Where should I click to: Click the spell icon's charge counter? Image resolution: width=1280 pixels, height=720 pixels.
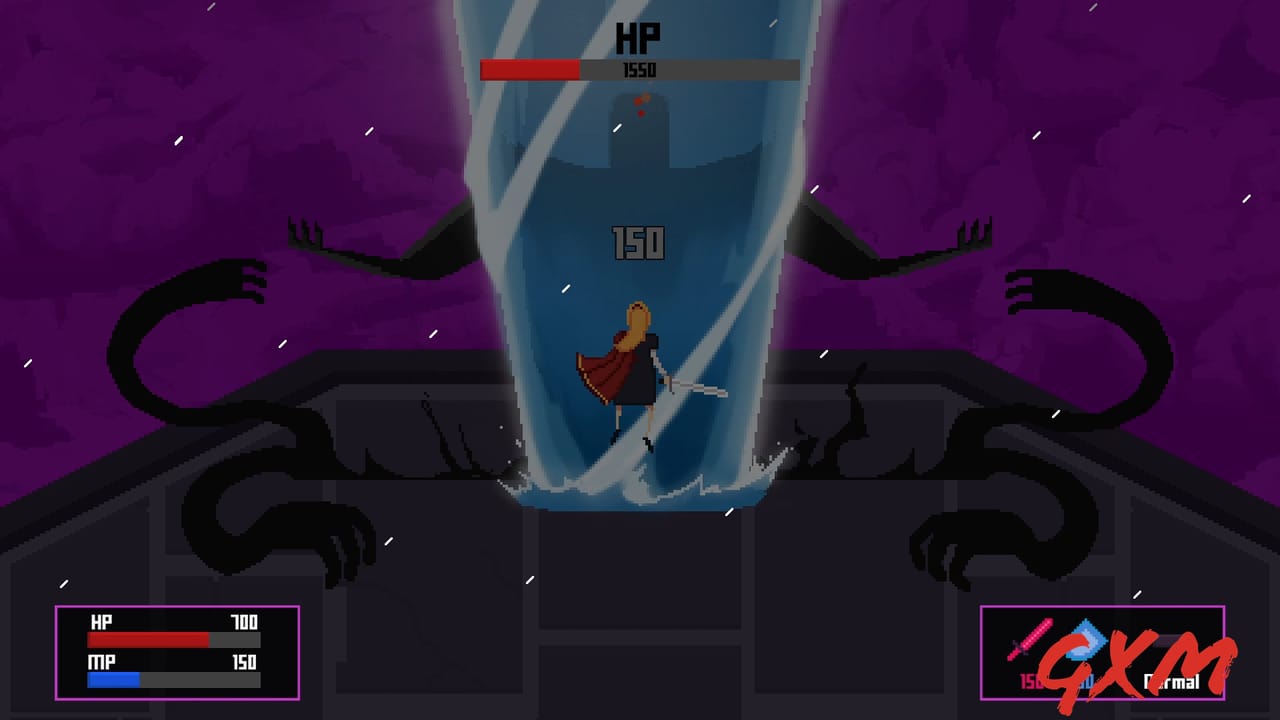(1087, 680)
